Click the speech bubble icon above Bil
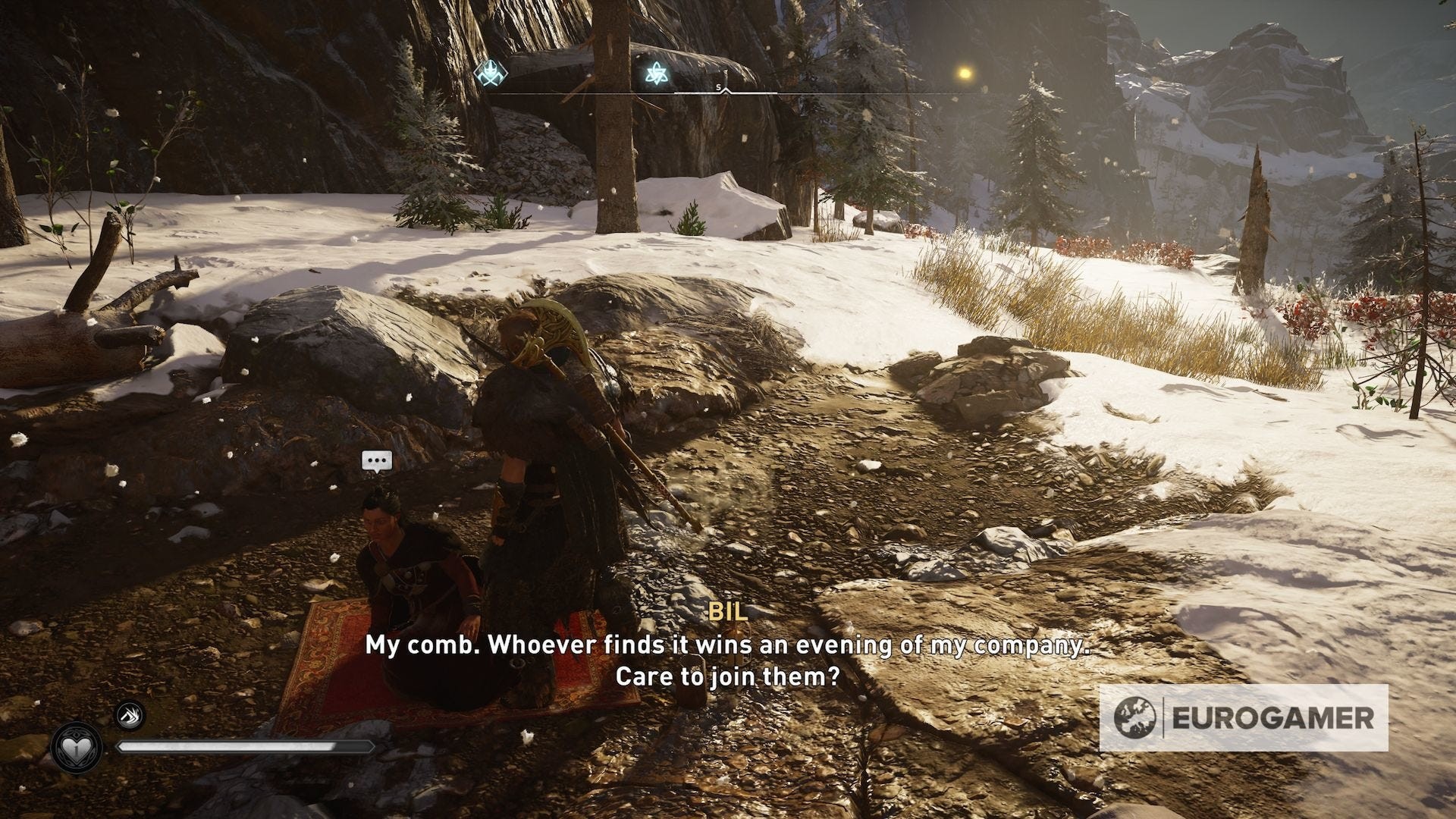 (x=377, y=460)
